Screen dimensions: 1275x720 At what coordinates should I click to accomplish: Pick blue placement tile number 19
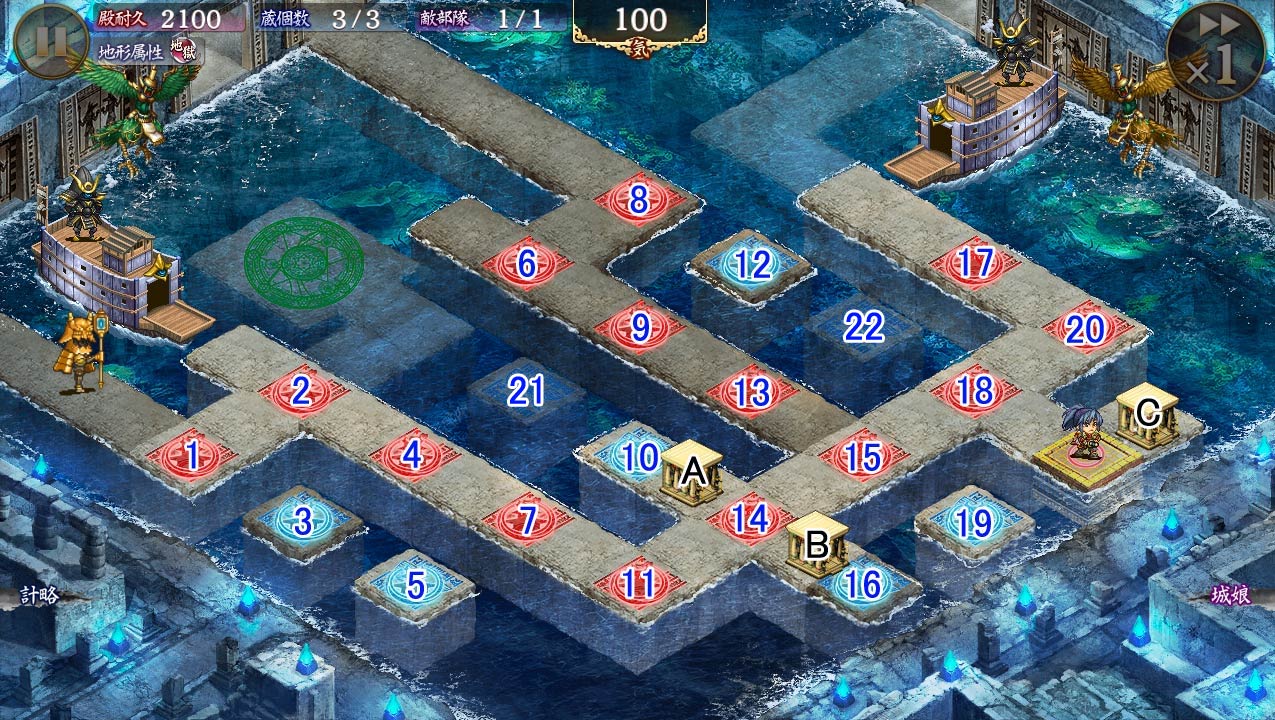975,522
